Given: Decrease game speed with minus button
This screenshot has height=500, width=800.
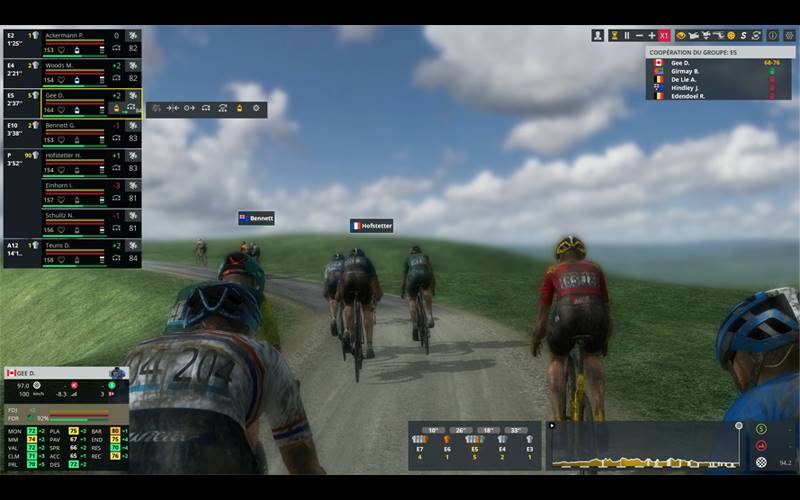Looking at the screenshot, I should 639,35.
